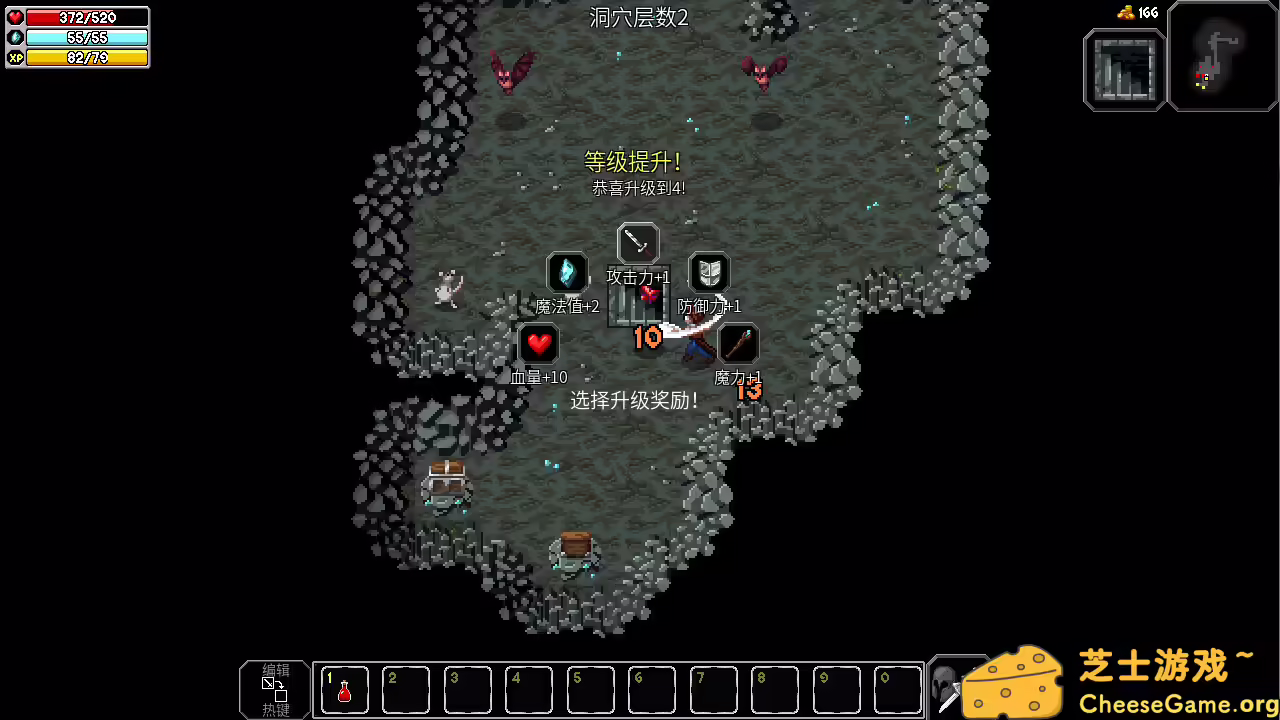
Task: Toggle hotbar slot 2 selection
Action: pyautogui.click(x=405, y=689)
